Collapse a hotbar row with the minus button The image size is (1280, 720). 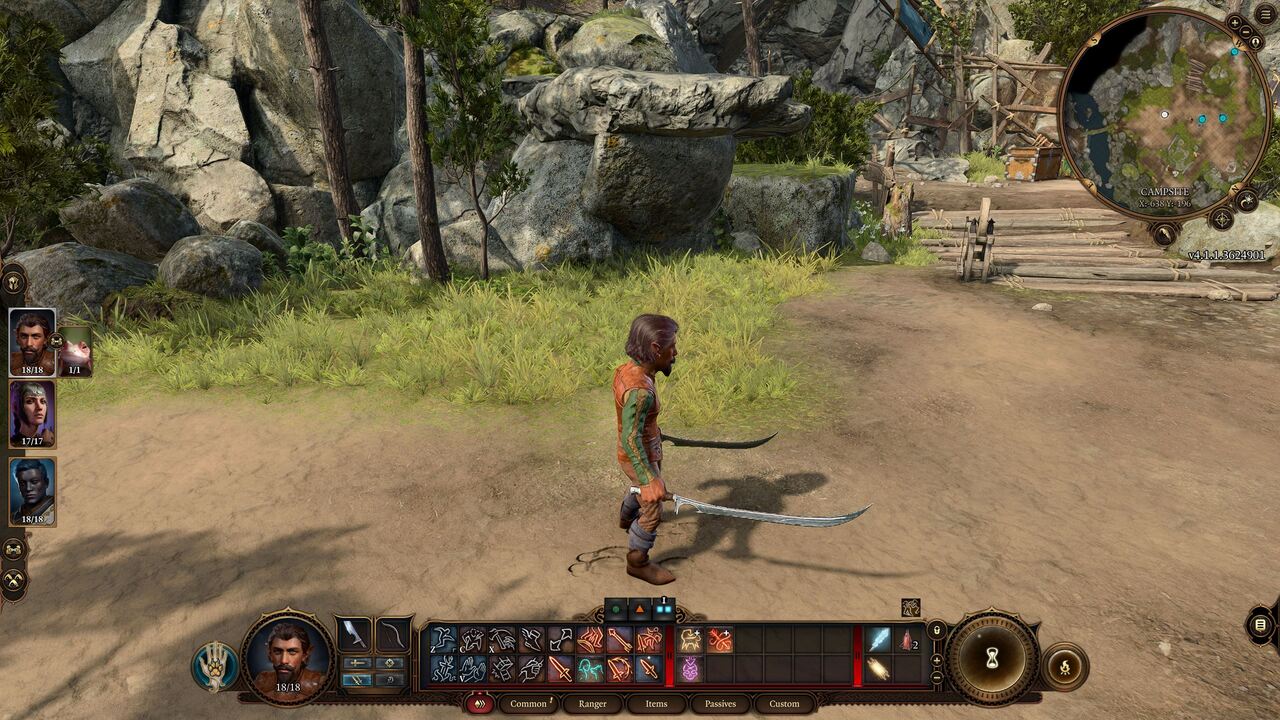936,678
